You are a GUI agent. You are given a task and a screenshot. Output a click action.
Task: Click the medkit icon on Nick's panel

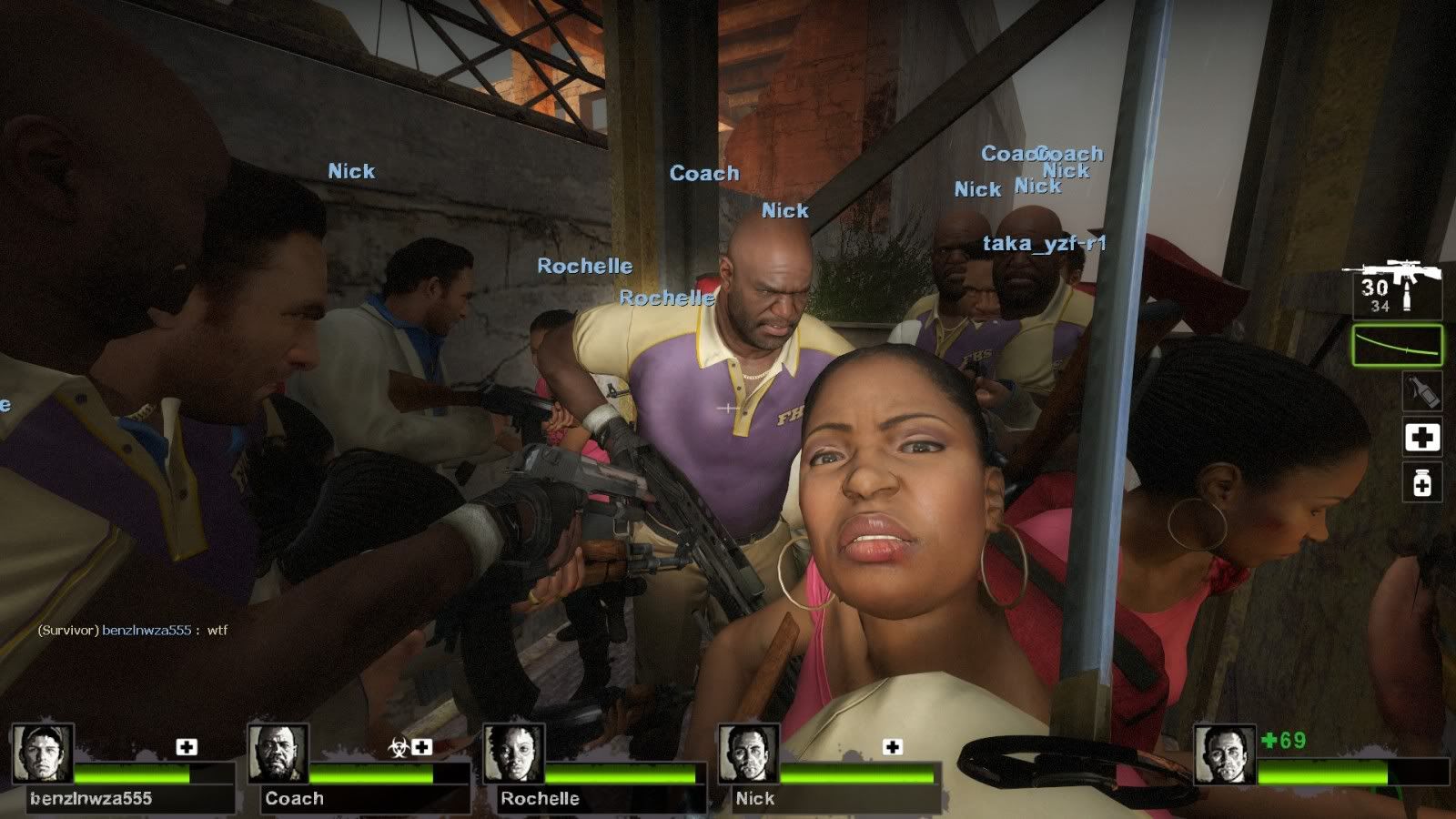point(893,747)
